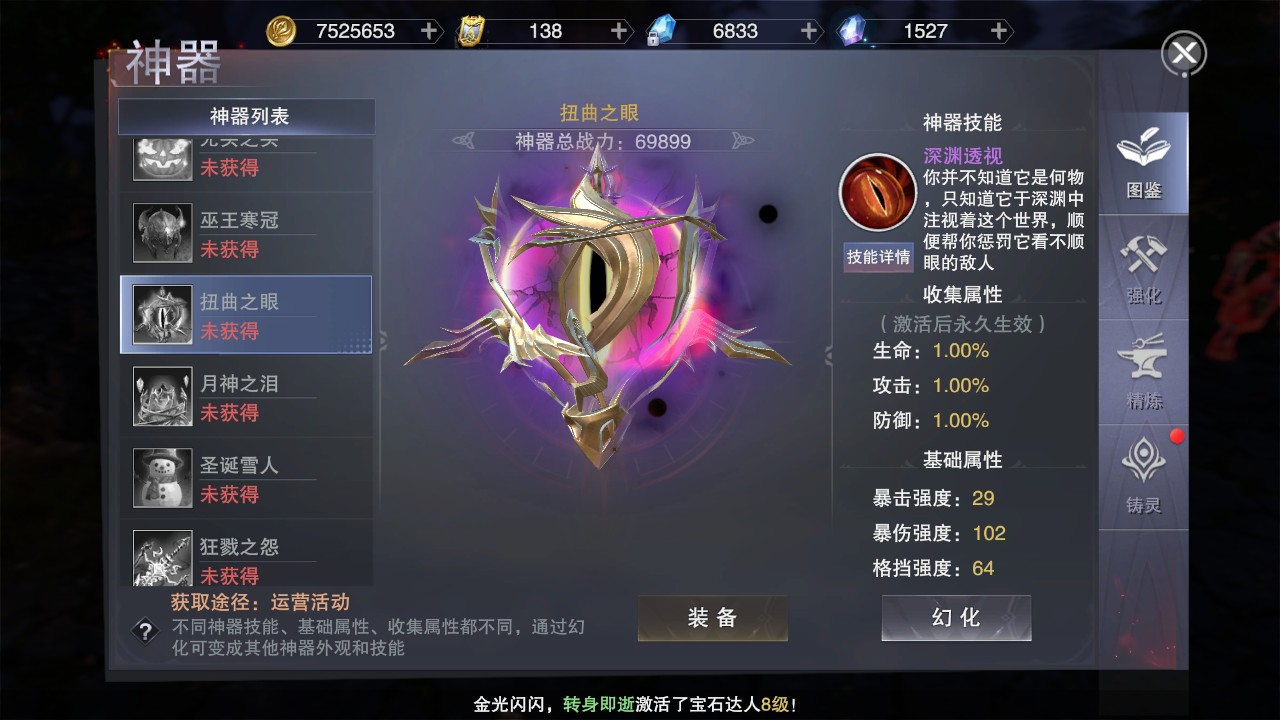The image size is (1280, 720).
Task: Open 技能详情 skill details
Action: click(878, 257)
